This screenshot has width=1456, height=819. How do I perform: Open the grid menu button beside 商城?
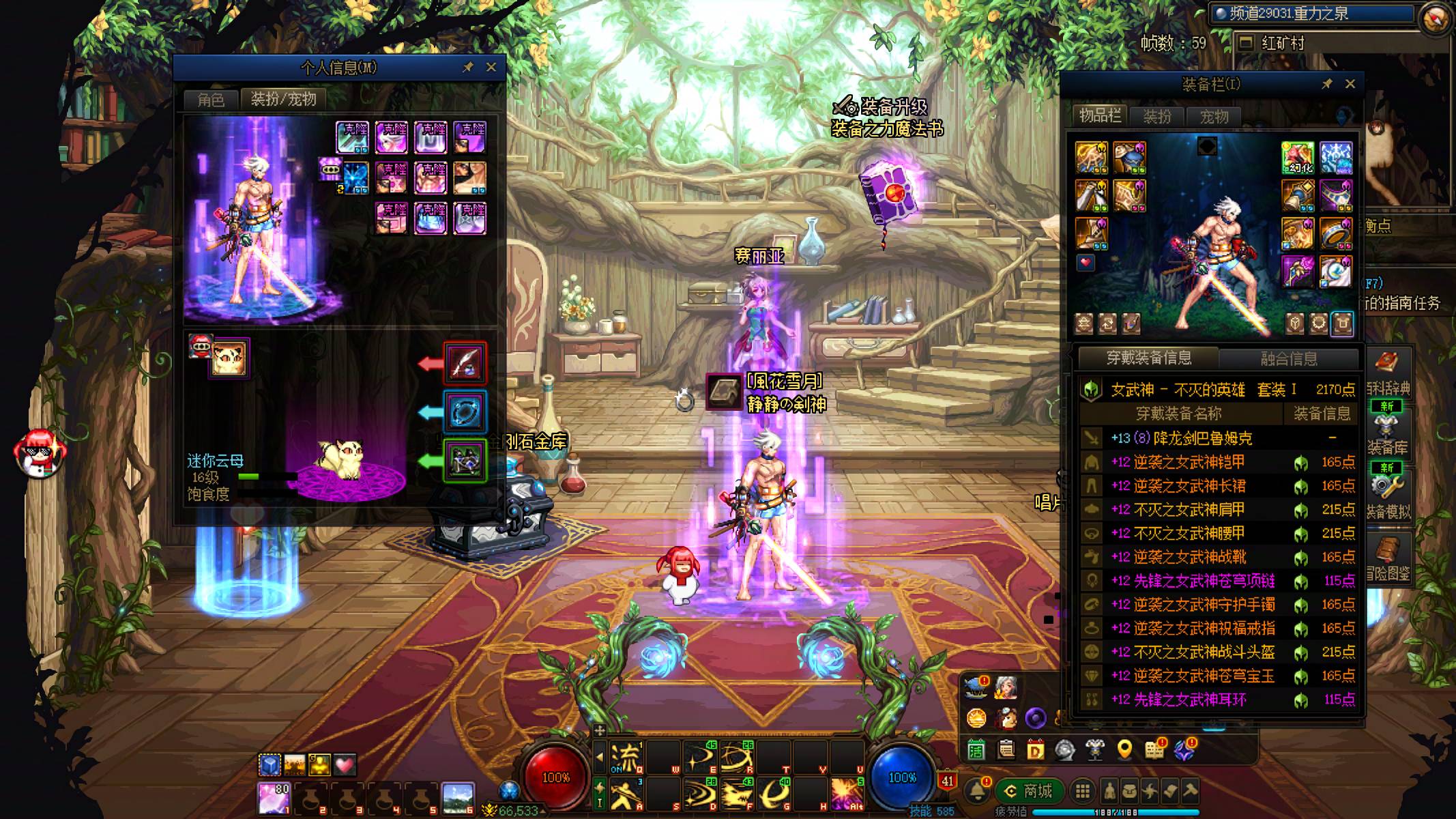point(1082,791)
